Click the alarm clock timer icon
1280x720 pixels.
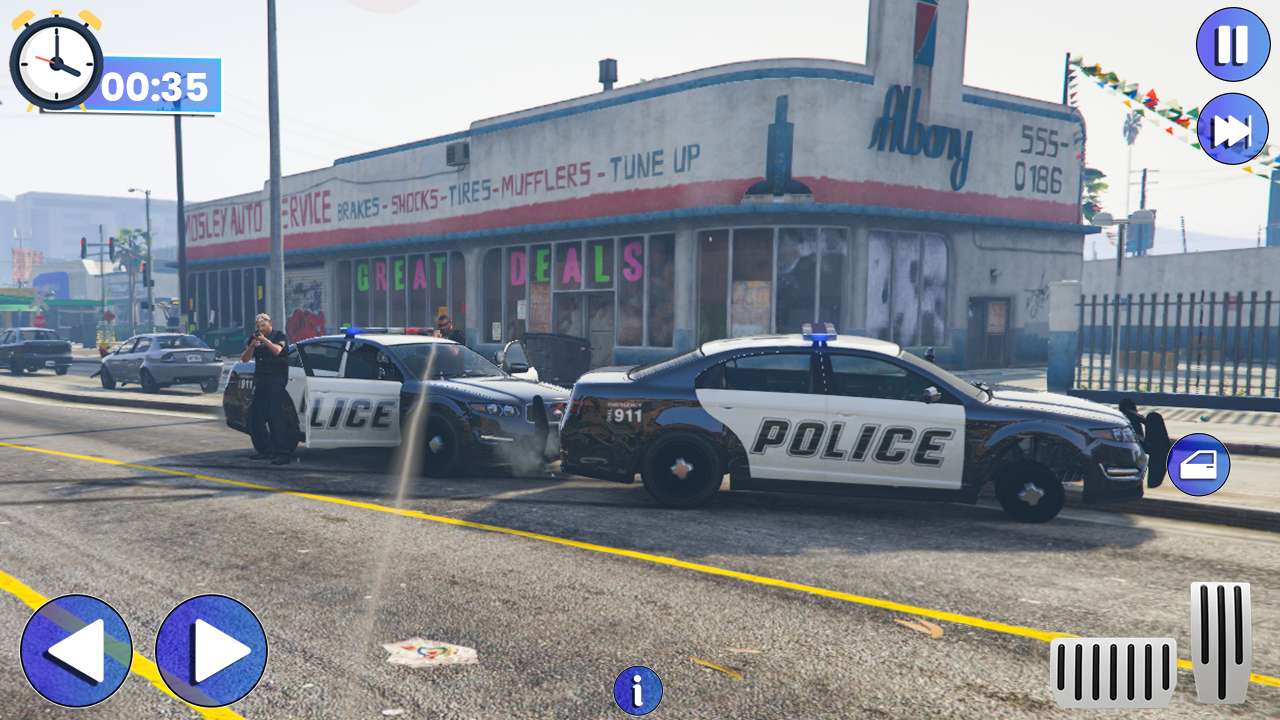coord(53,63)
